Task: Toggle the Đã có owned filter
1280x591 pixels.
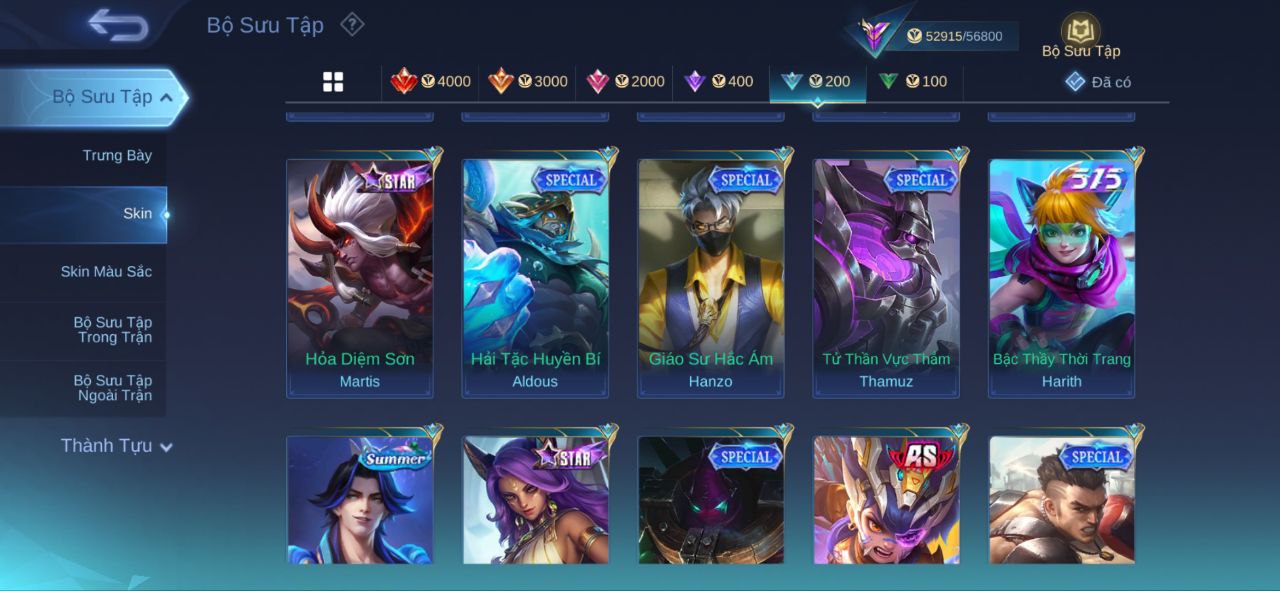Action: (x=1098, y=82)
